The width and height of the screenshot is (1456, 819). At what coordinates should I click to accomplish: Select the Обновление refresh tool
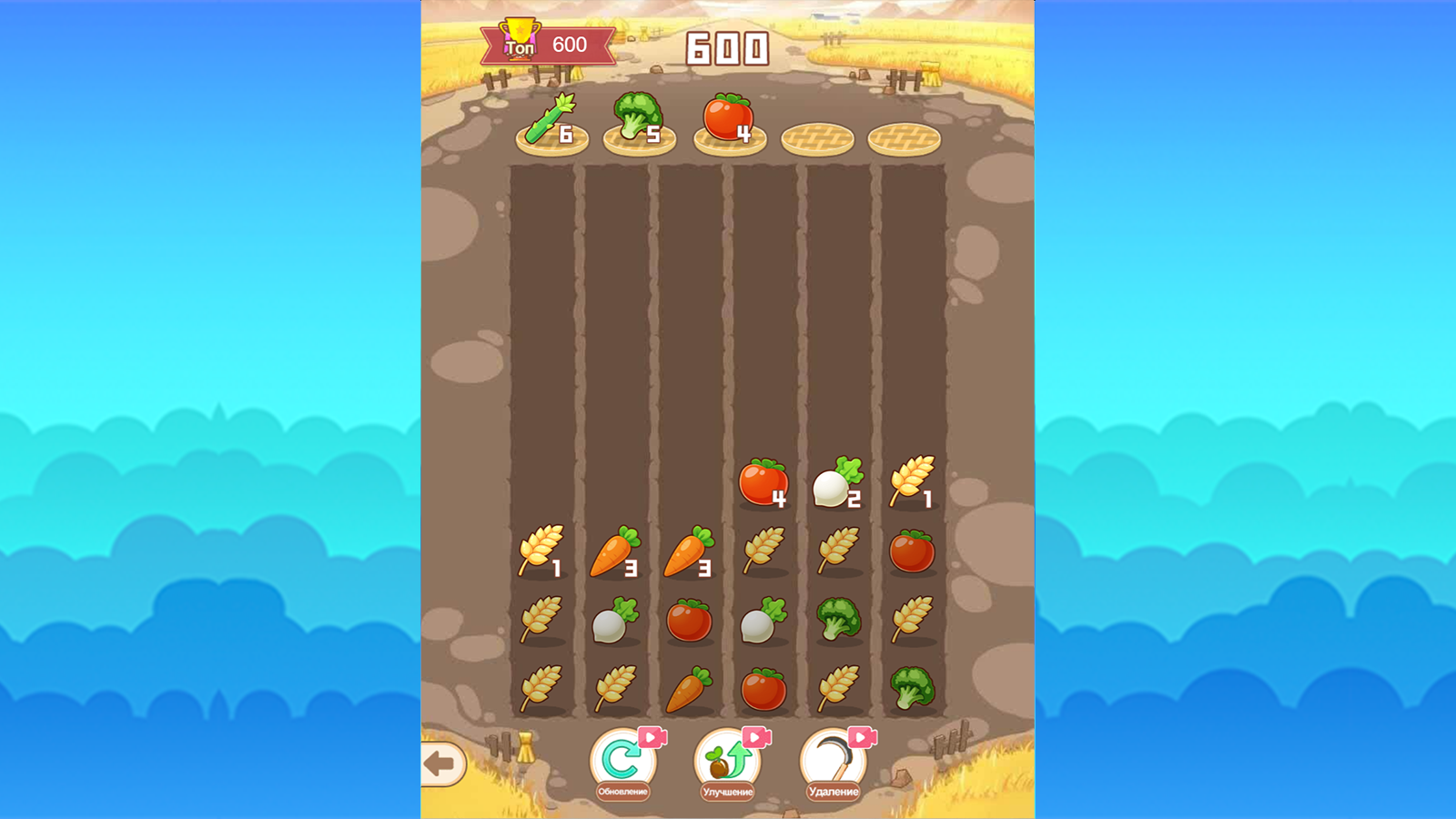(622, 759)
